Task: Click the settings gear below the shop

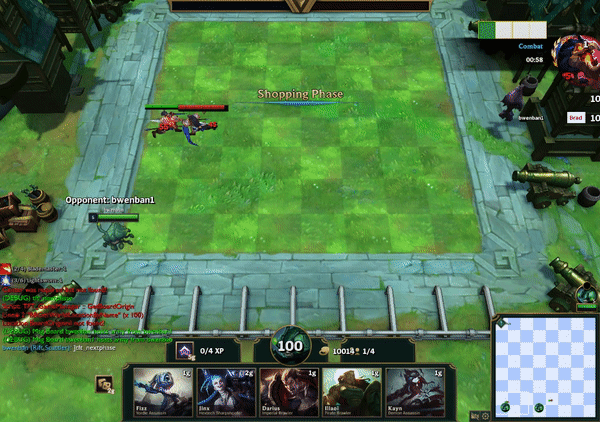Action: 485,416
